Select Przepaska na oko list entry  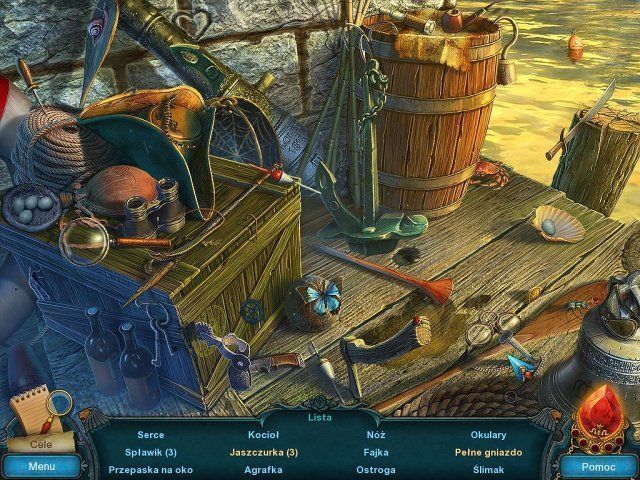[x=151, y=469]
